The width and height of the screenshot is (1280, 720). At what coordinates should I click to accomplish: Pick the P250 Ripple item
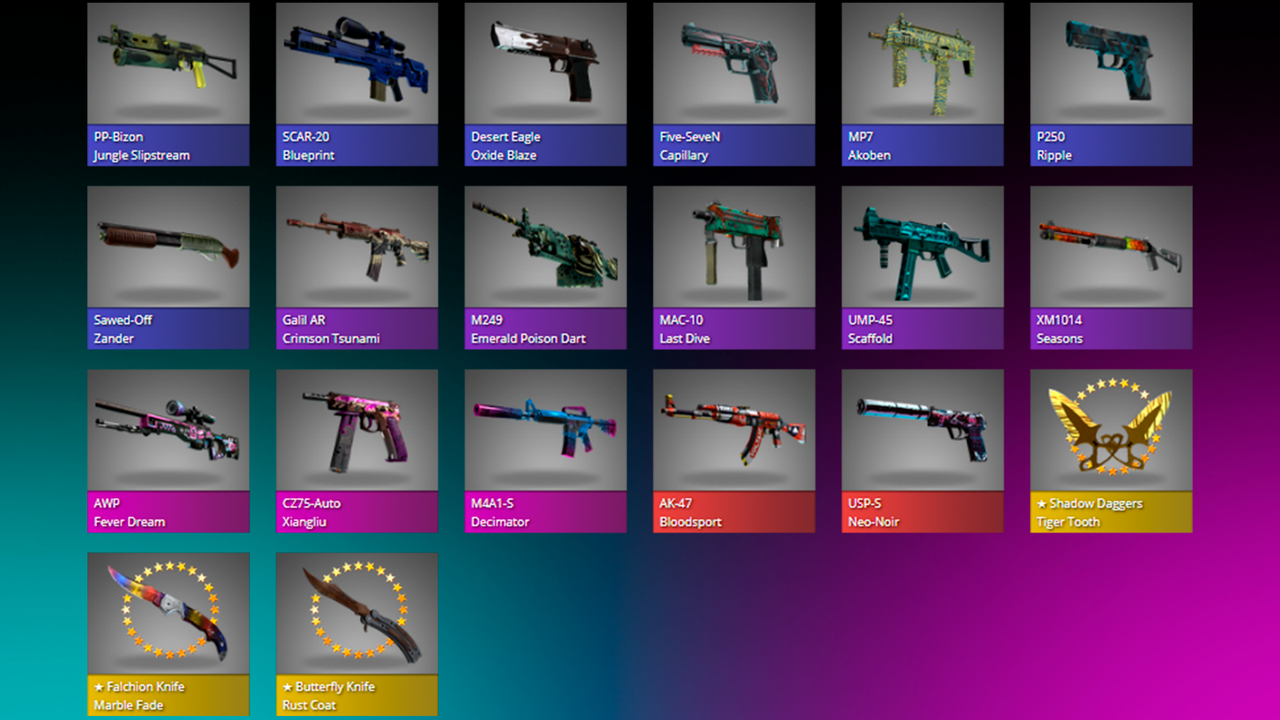point(1111,83)
